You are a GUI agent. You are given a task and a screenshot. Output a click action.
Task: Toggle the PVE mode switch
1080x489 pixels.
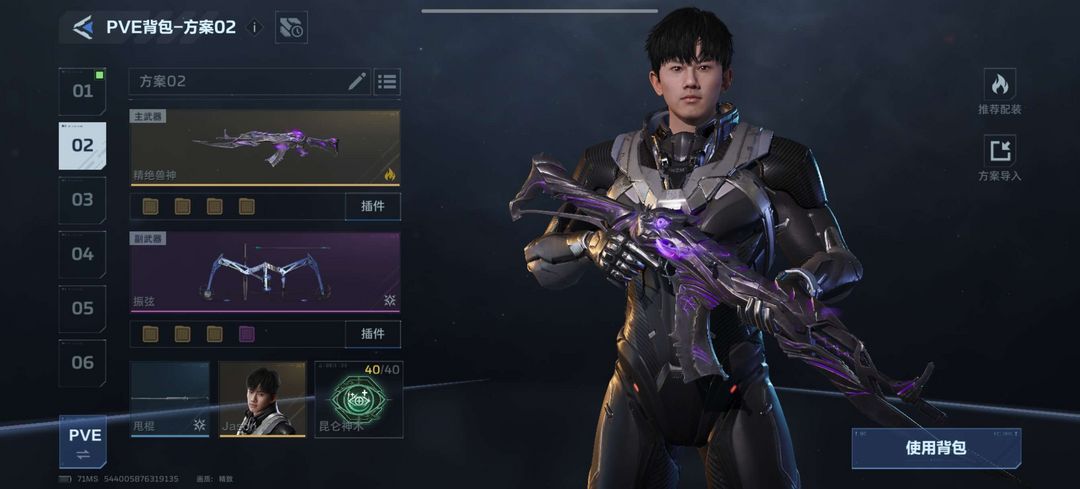click(84, 443)
